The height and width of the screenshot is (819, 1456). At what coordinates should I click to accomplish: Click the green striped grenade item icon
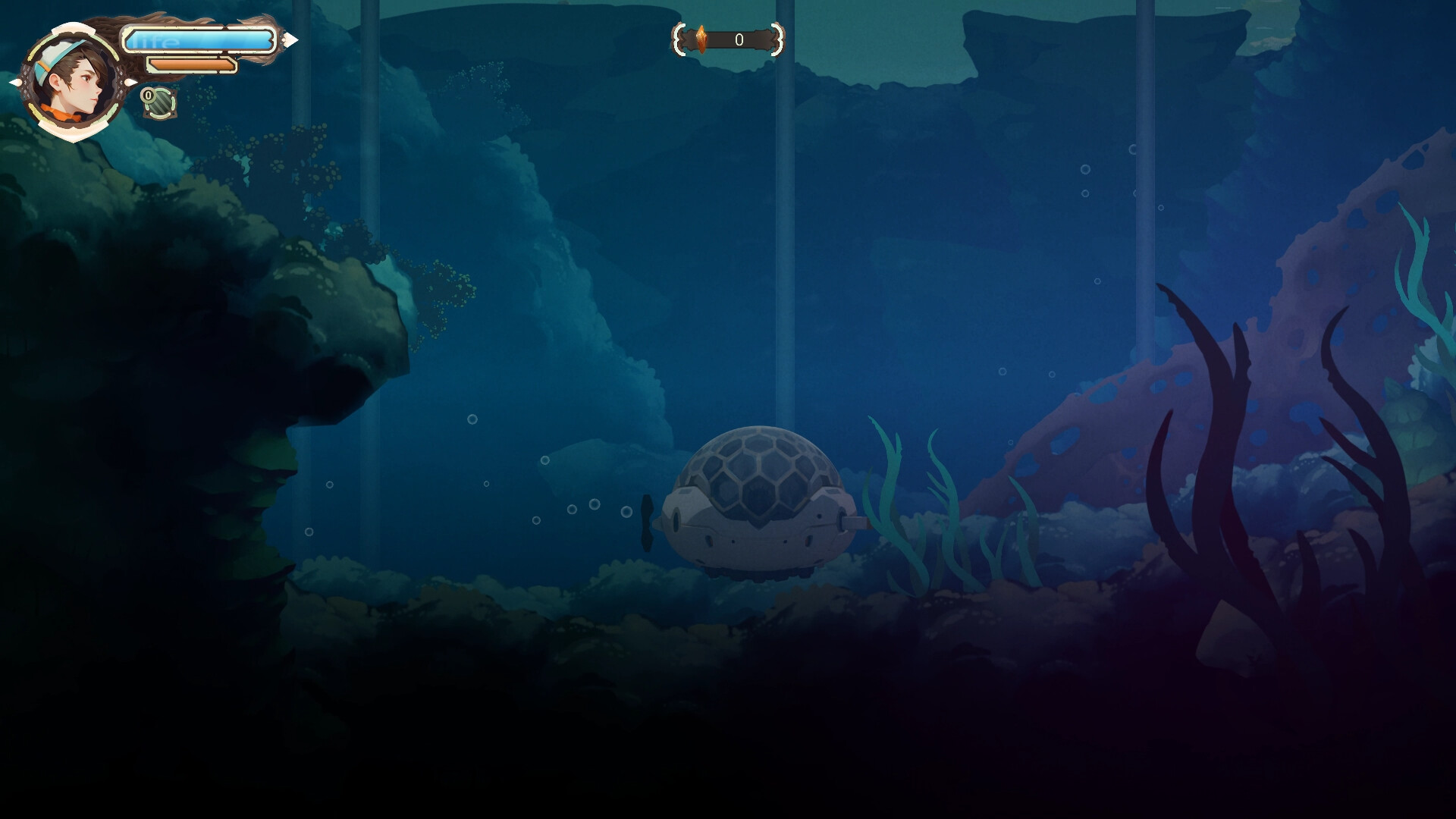click(159, 105)
